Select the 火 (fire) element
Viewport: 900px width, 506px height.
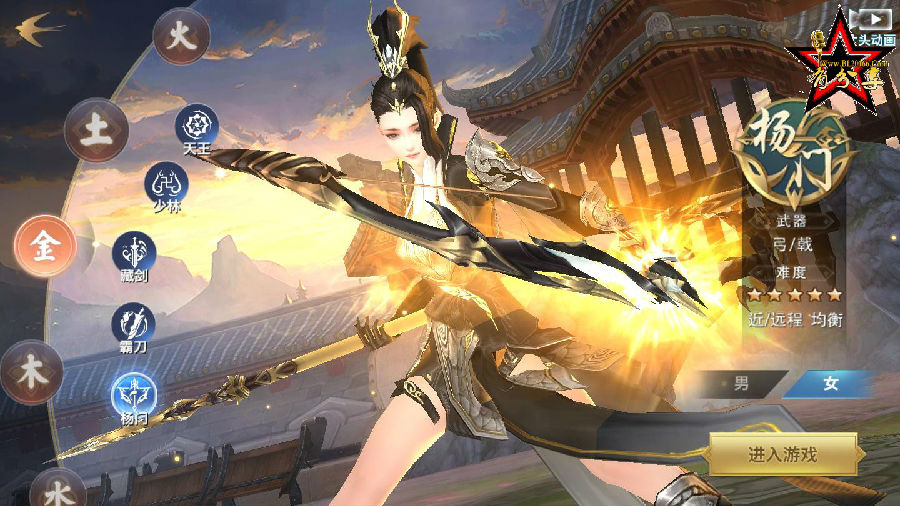181,37
